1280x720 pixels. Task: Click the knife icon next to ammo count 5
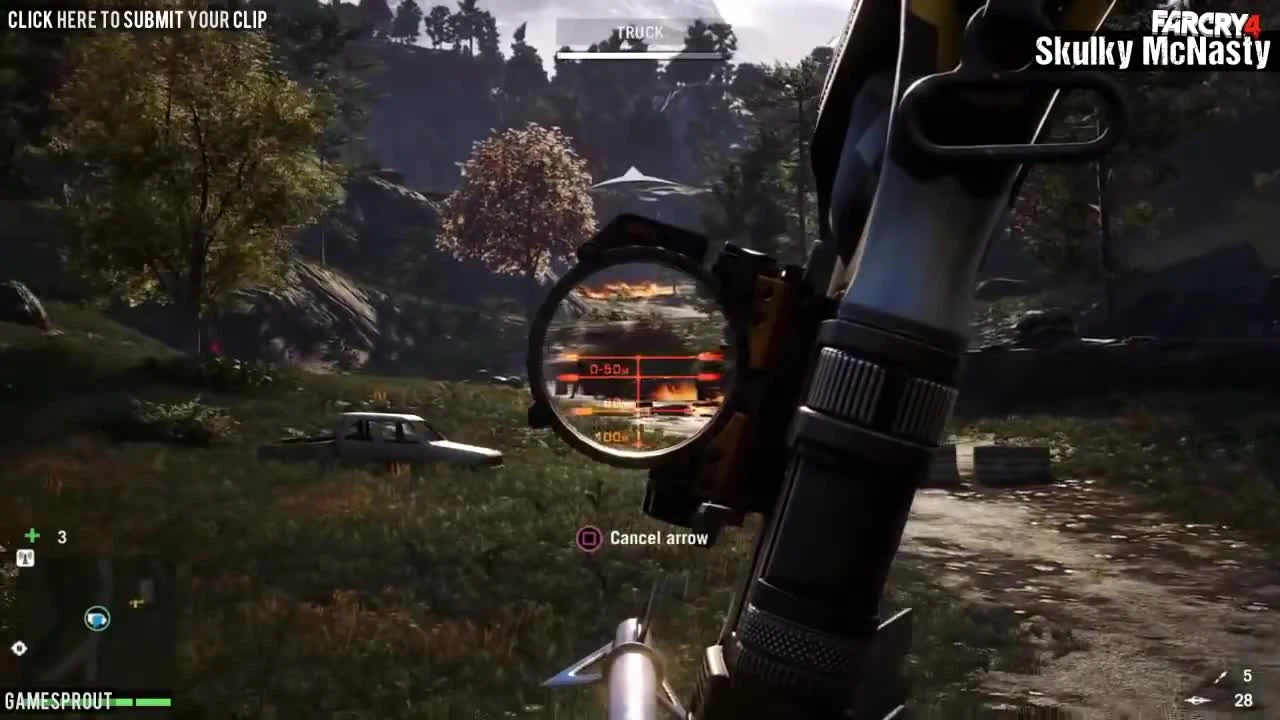pyautogui.click(x=1221, y=677)
